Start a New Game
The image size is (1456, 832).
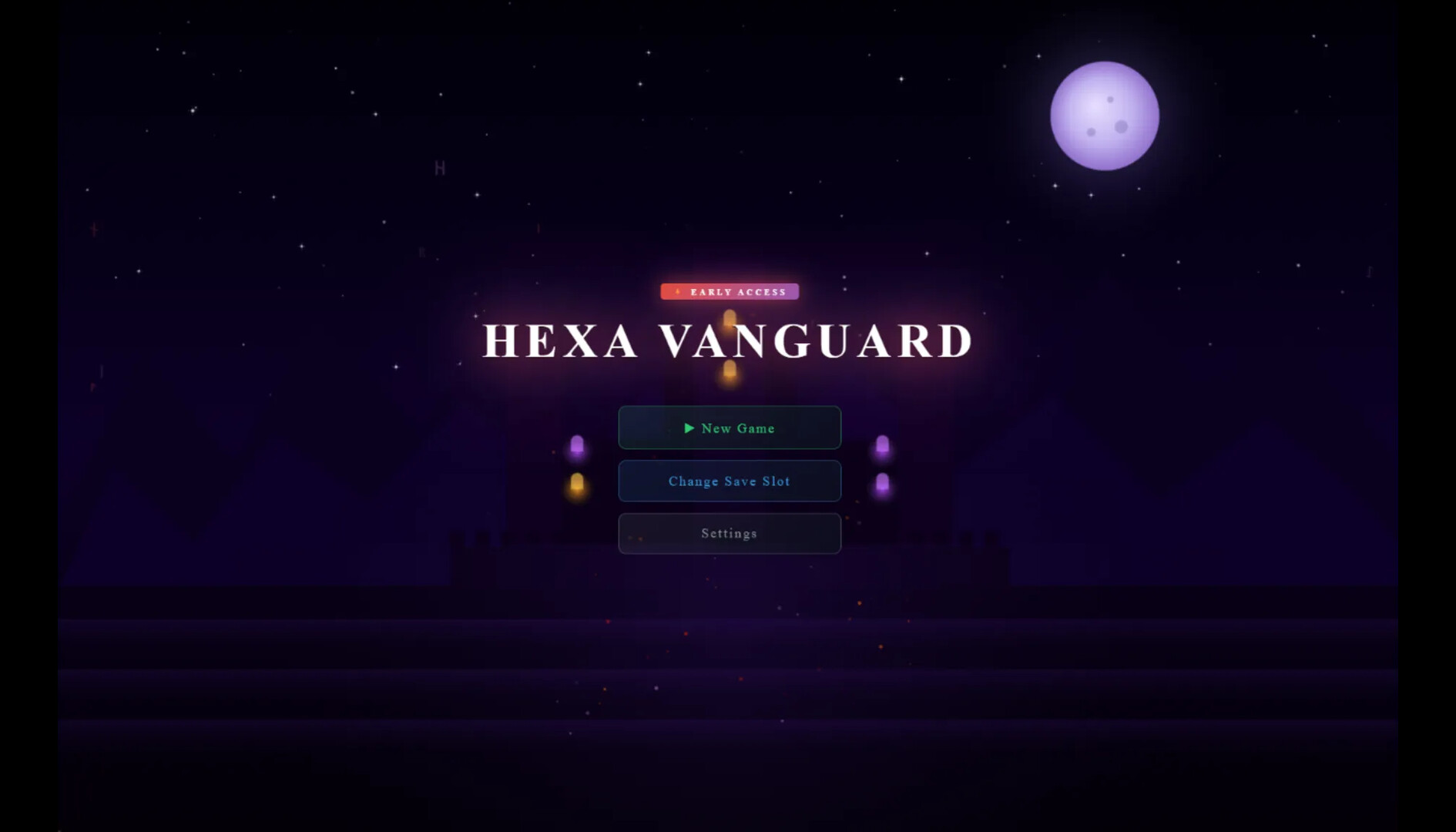pos(729,428)
